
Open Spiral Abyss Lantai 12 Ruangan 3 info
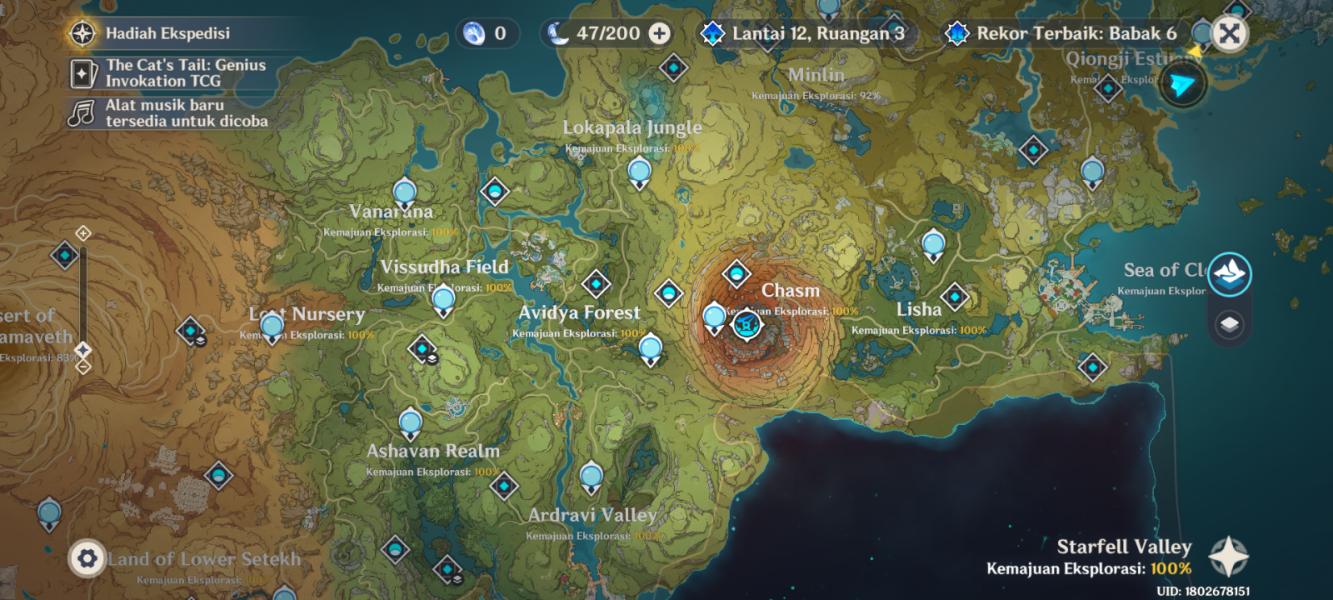(806, 33)
